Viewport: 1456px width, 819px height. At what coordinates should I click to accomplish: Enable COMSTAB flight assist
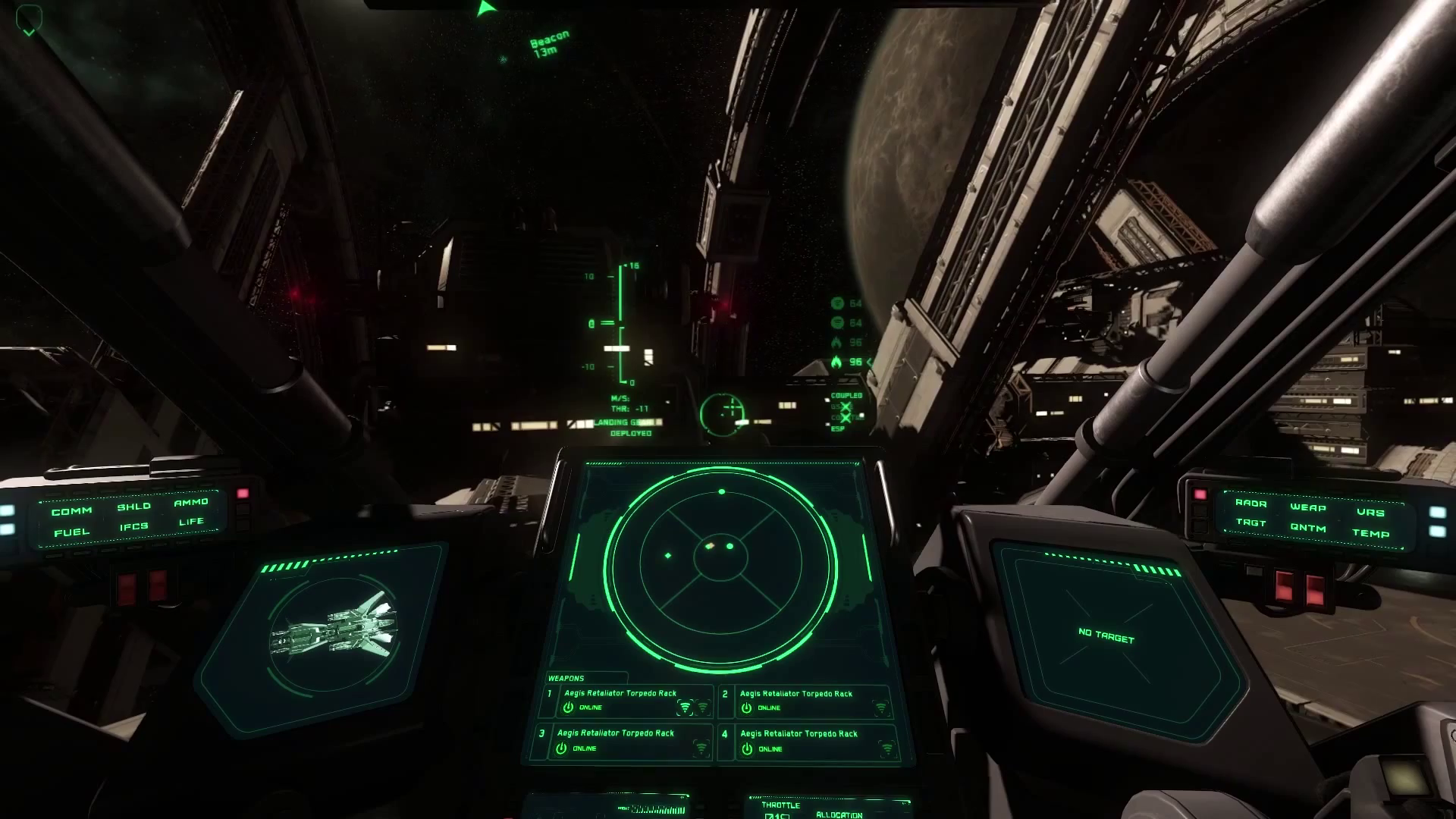coord(846,417)
